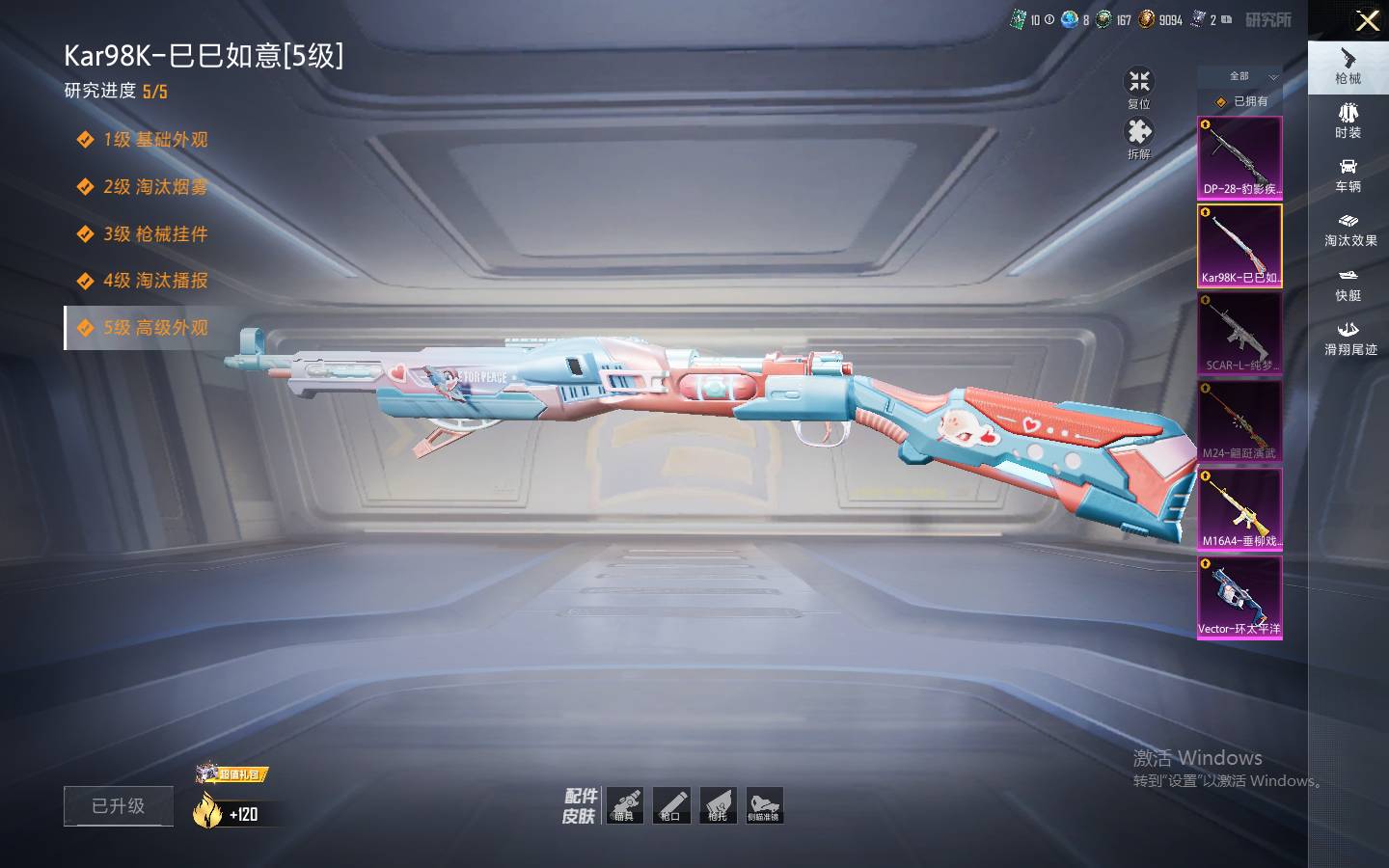Select the 2级 淘汰烟雾 level entry

pyautogui.click(x=154, y=187)
